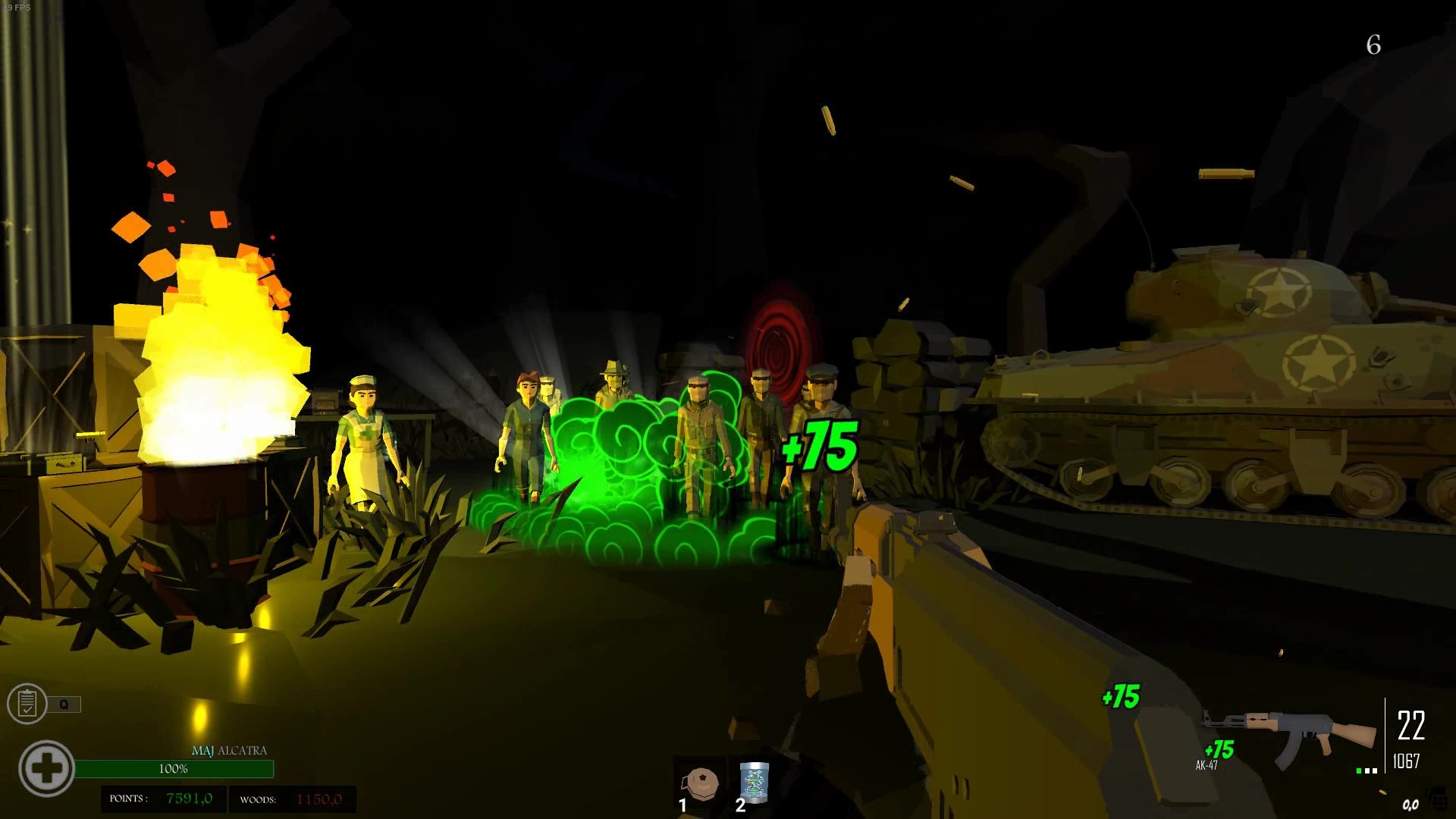Toggle the second white fire-rate square
This screenshot has width=1456, height=819.
click(1376, 771)
